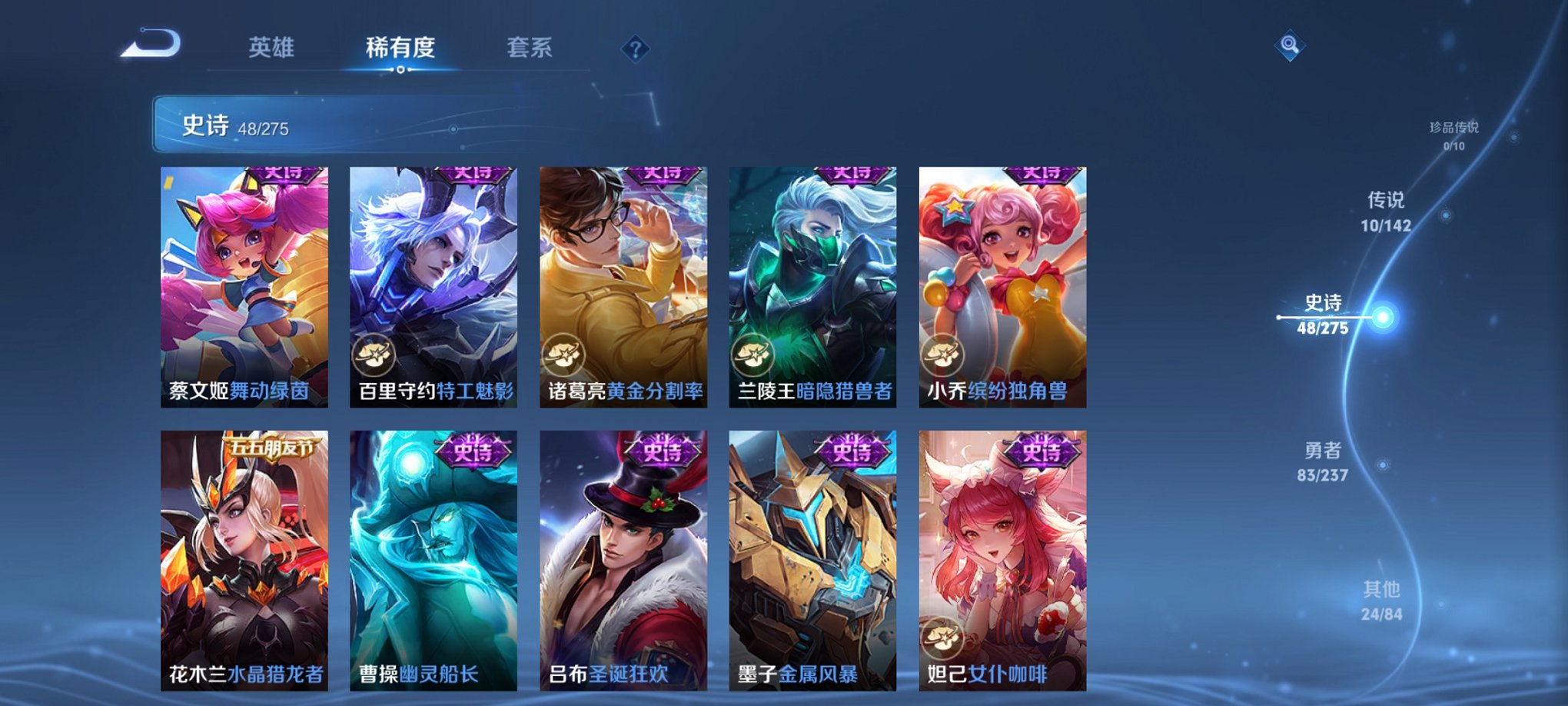
Task: Open search with the magnifier icon
Action: coord(1290,44)
